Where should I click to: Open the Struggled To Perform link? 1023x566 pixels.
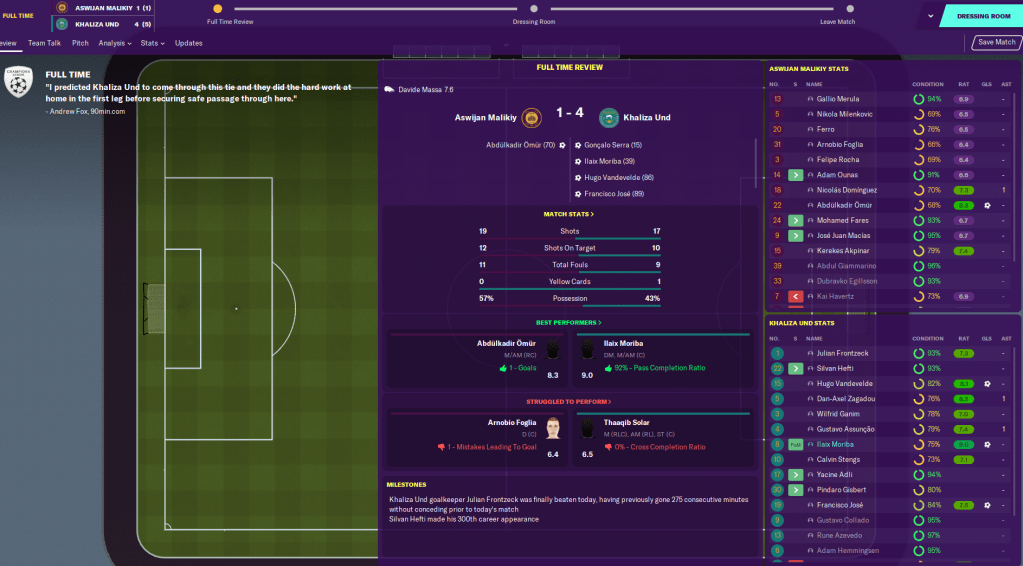point(569,401)
